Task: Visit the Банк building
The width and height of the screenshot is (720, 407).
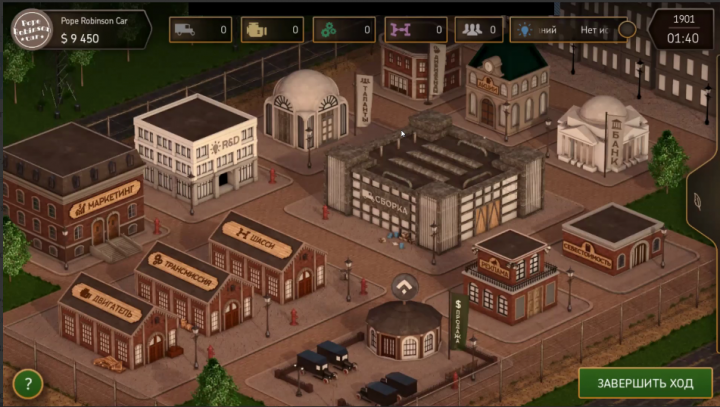Action: [601, 130]
